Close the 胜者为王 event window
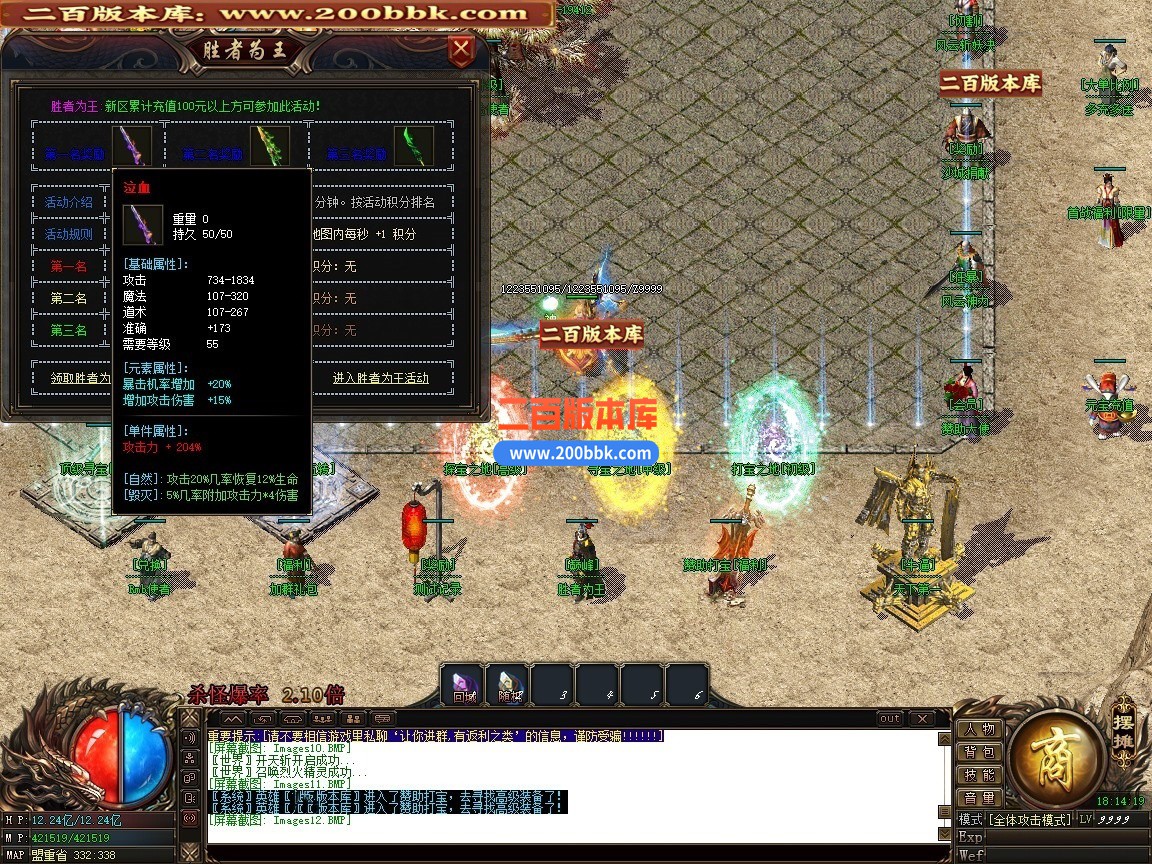Viewport: 1152px width, 864px height. point(460,50)
